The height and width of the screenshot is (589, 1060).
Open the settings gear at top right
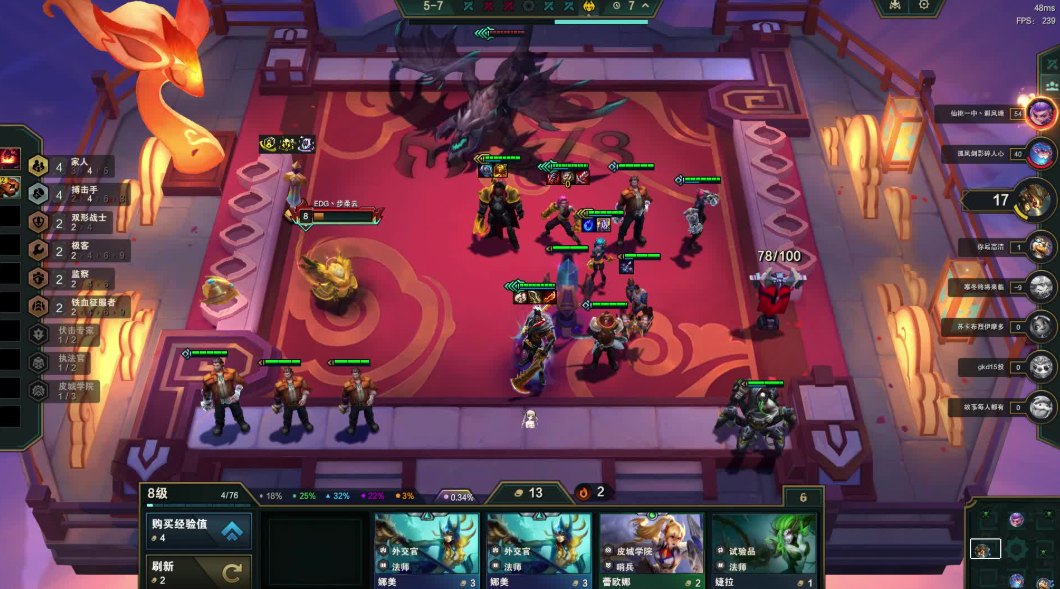click(x=924, y=6)
